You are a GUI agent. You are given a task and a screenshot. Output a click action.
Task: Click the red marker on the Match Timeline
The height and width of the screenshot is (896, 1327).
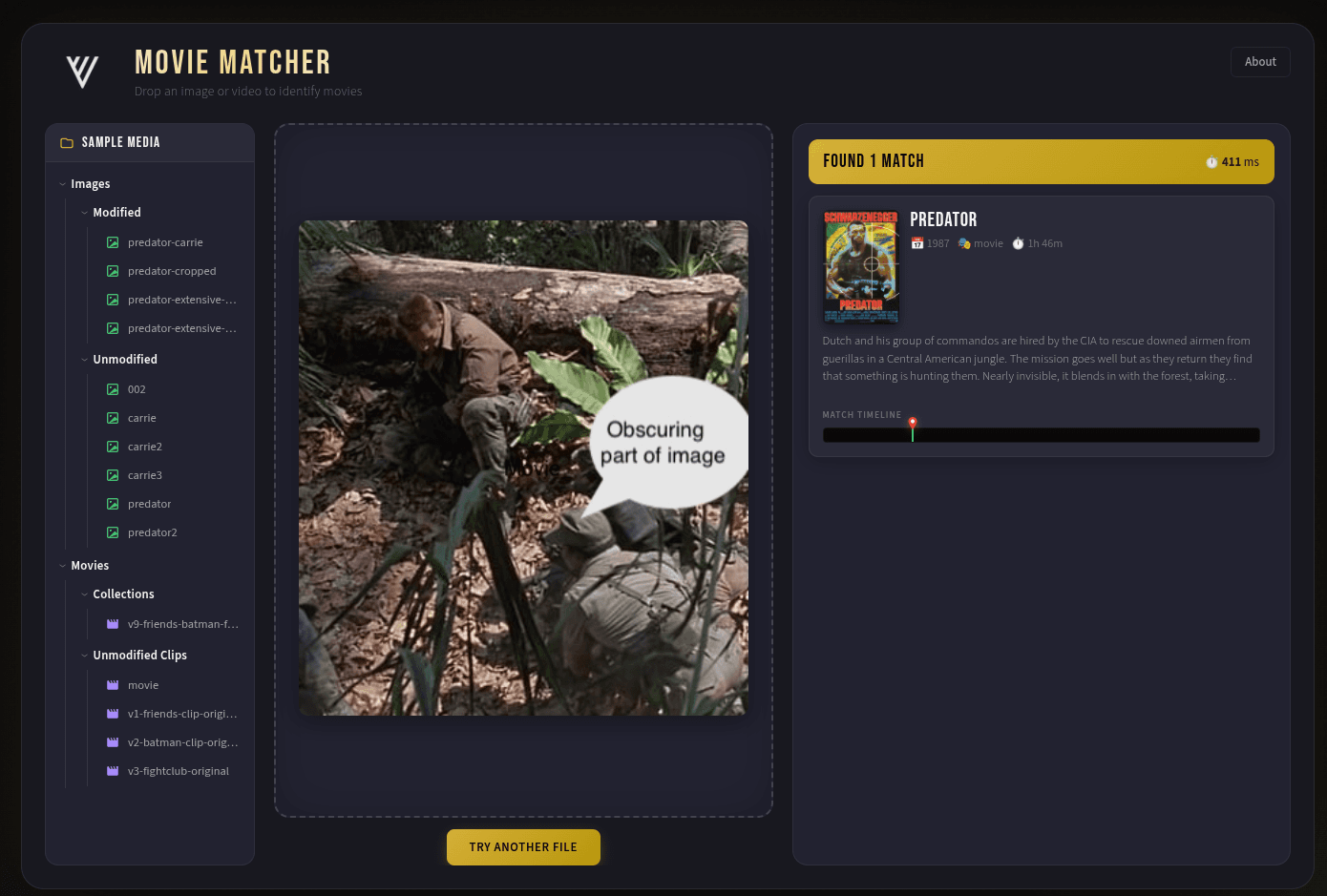pos(912,422)
